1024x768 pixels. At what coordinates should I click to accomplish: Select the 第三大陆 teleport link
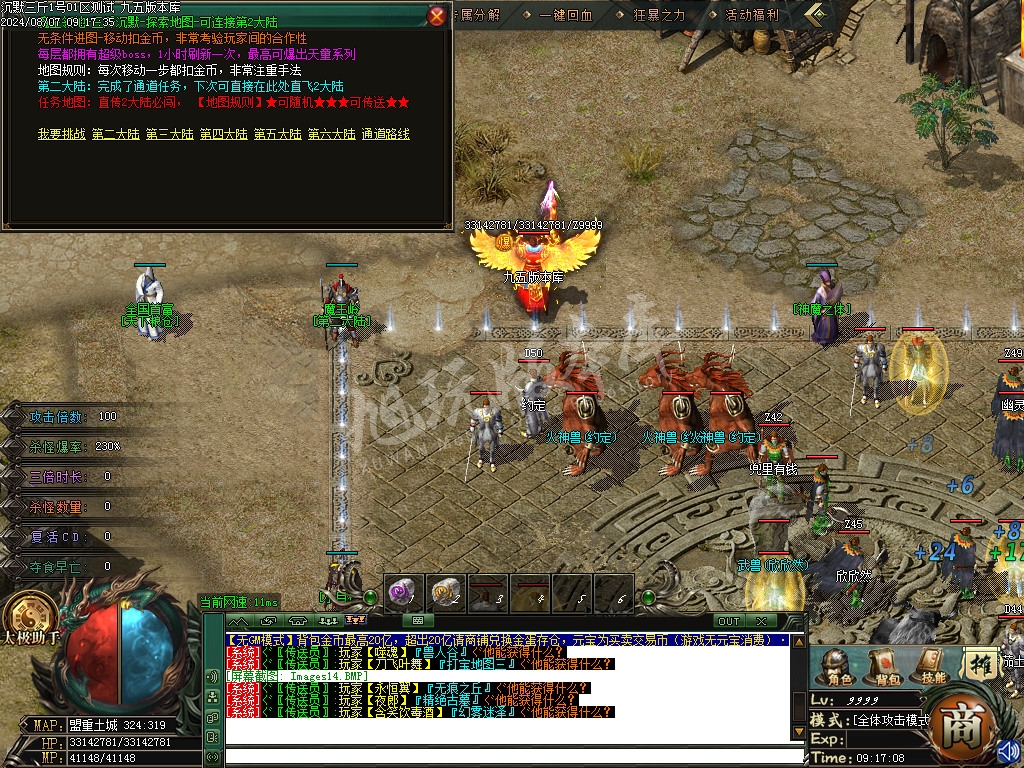coord(169,134)
